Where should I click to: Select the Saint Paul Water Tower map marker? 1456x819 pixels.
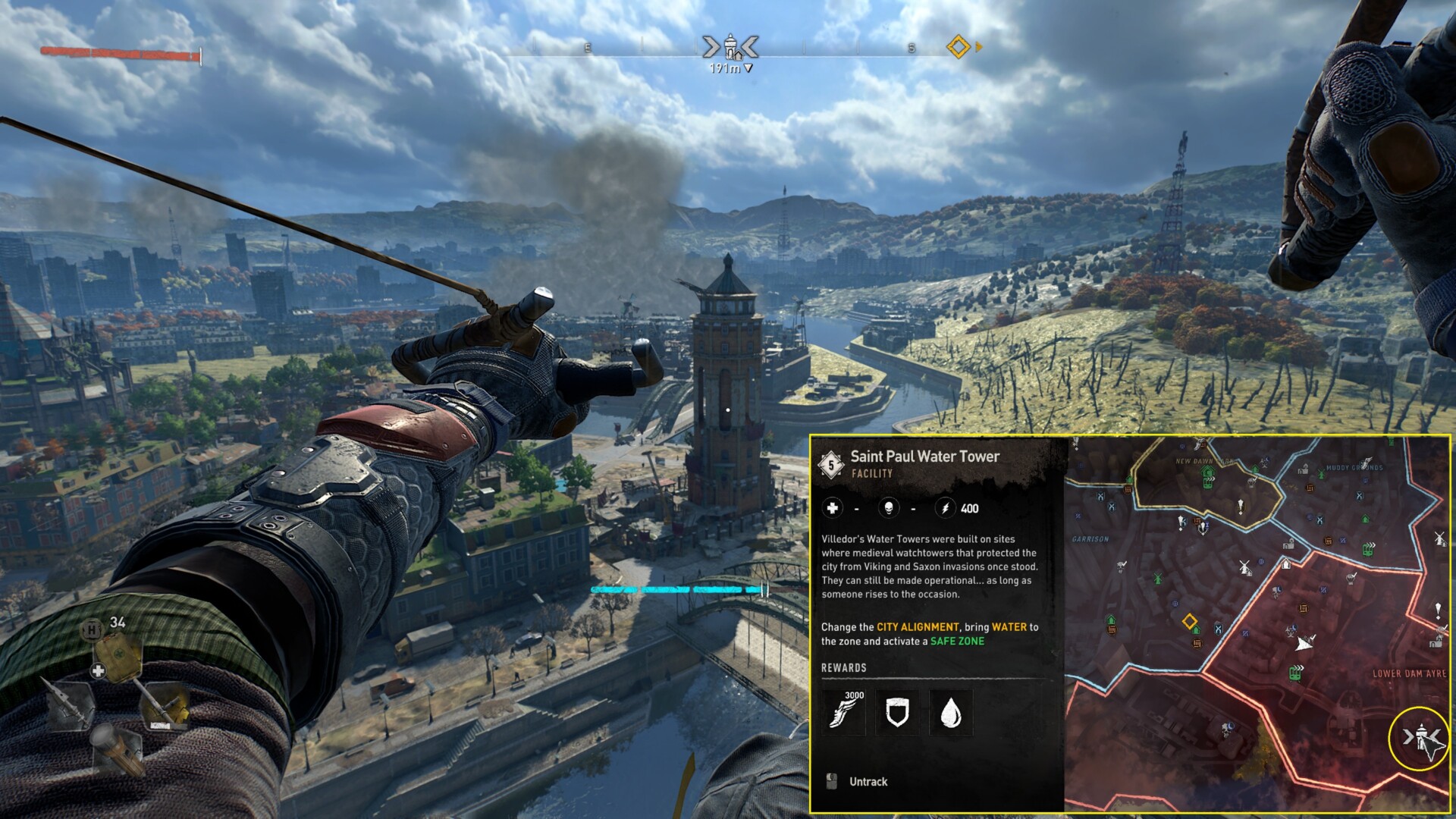[1420, 737]
